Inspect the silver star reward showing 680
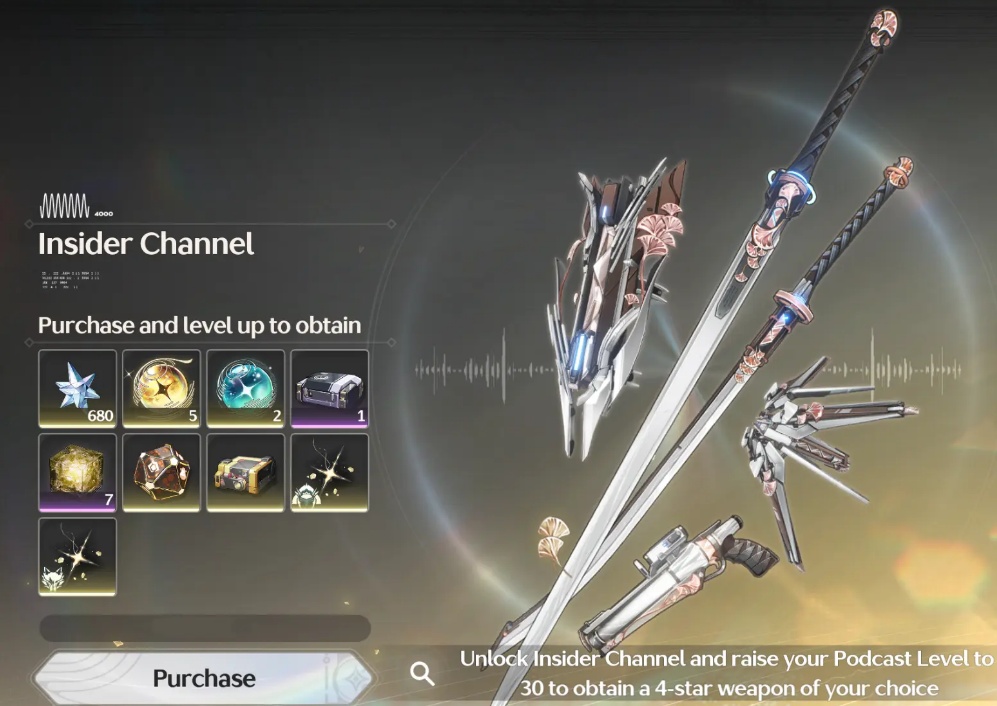Viewport: 997px width, 706px height. pyautogui.click(x=78, y=388)
